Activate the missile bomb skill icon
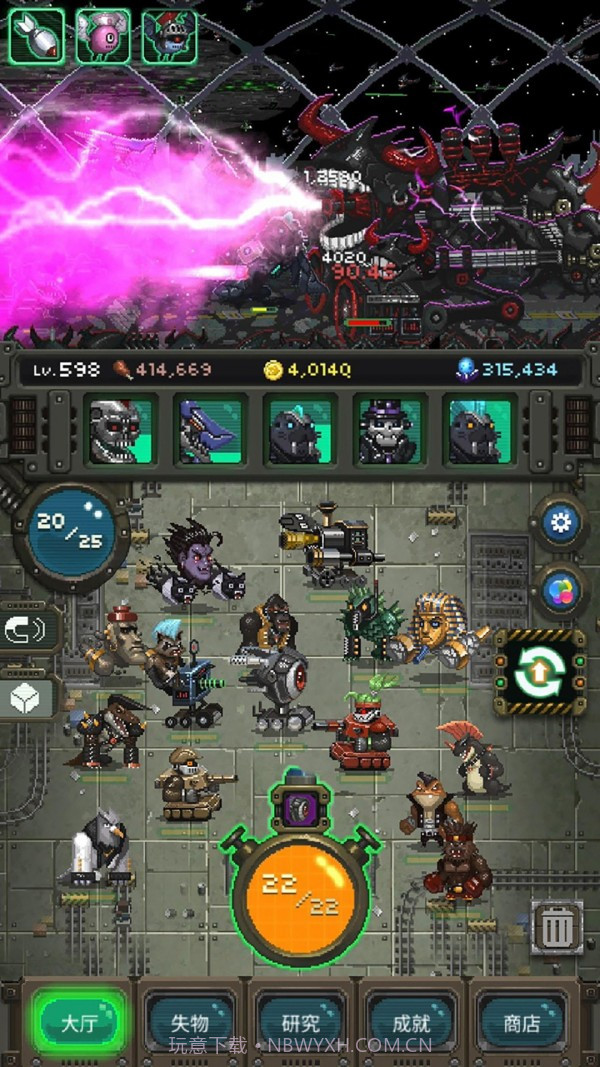600x1067 pixels. [36, 36]
